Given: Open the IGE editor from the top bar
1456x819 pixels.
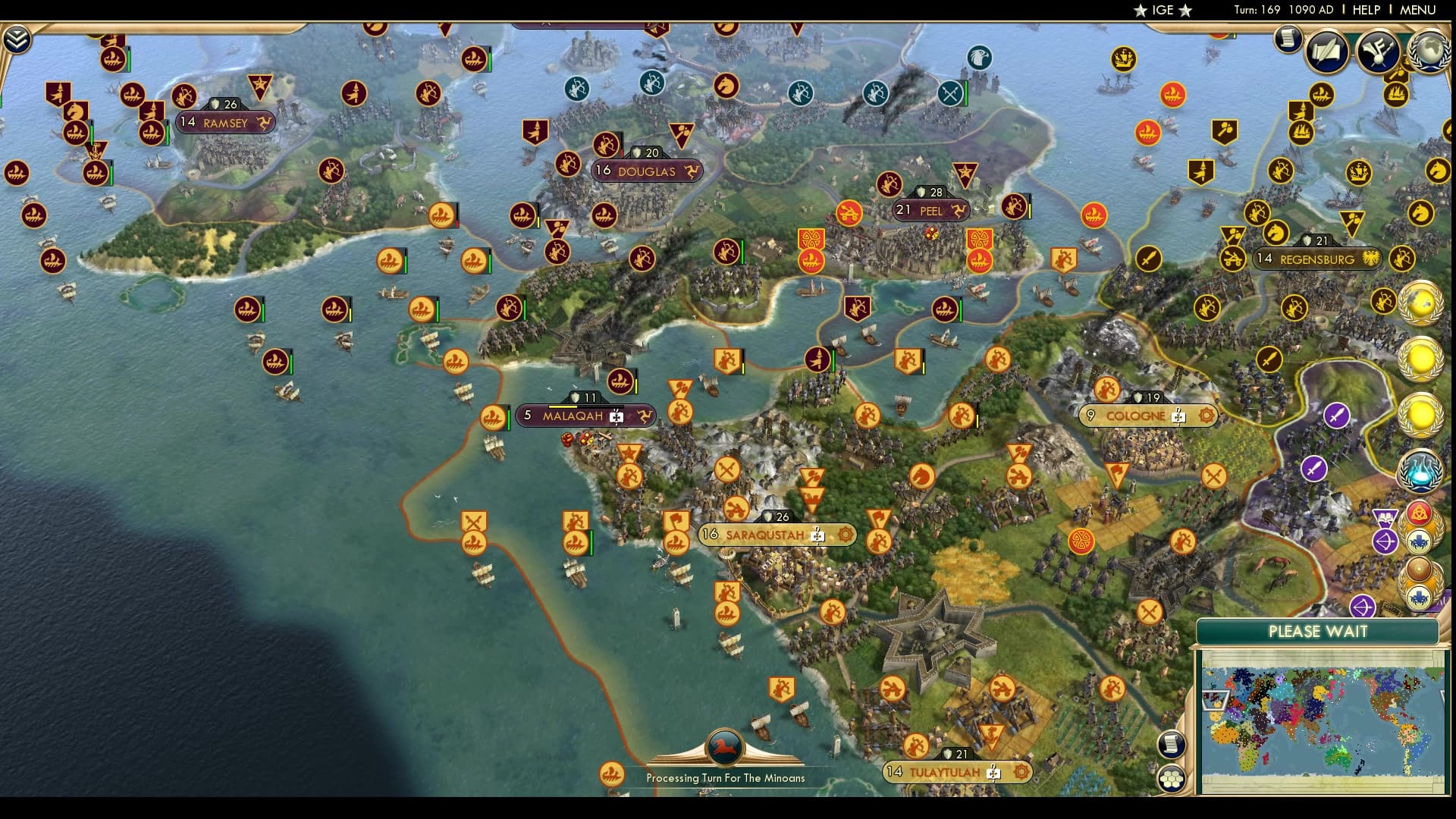Looking at the screenshot, I should [1162, 11].
